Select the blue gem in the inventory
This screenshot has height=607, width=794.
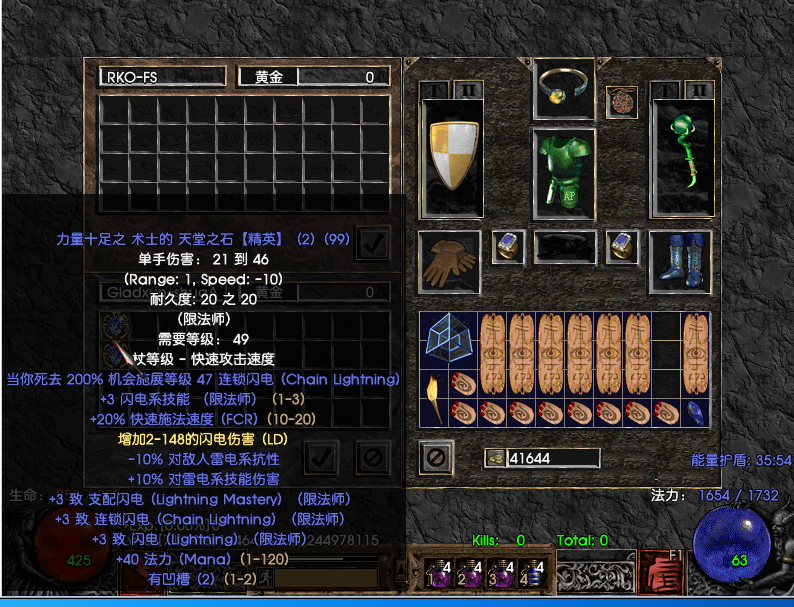(697, 412)
